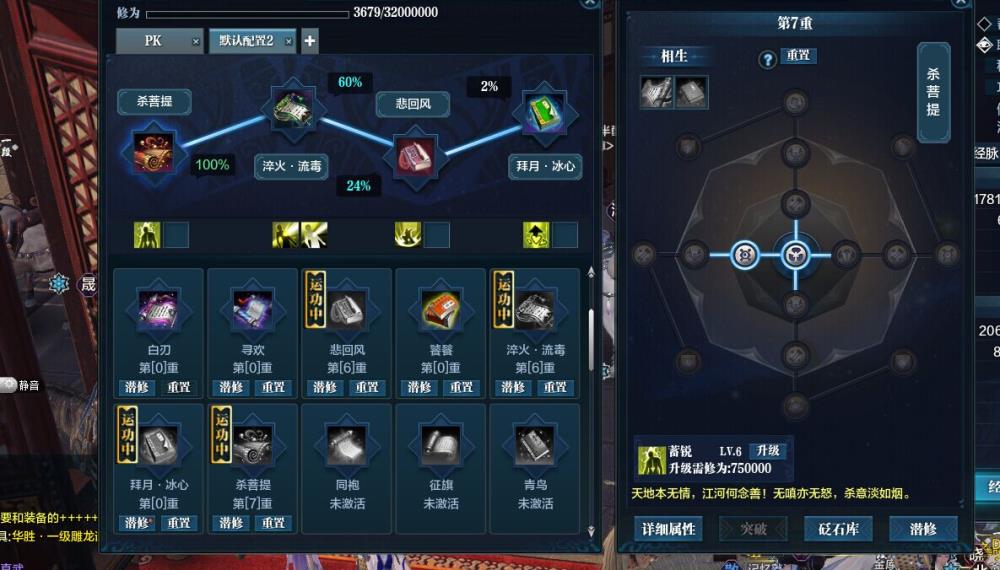Select the vertical 杀菩提 side tab
Screen dimensions: 1000x570
click(x=933, y=93)
